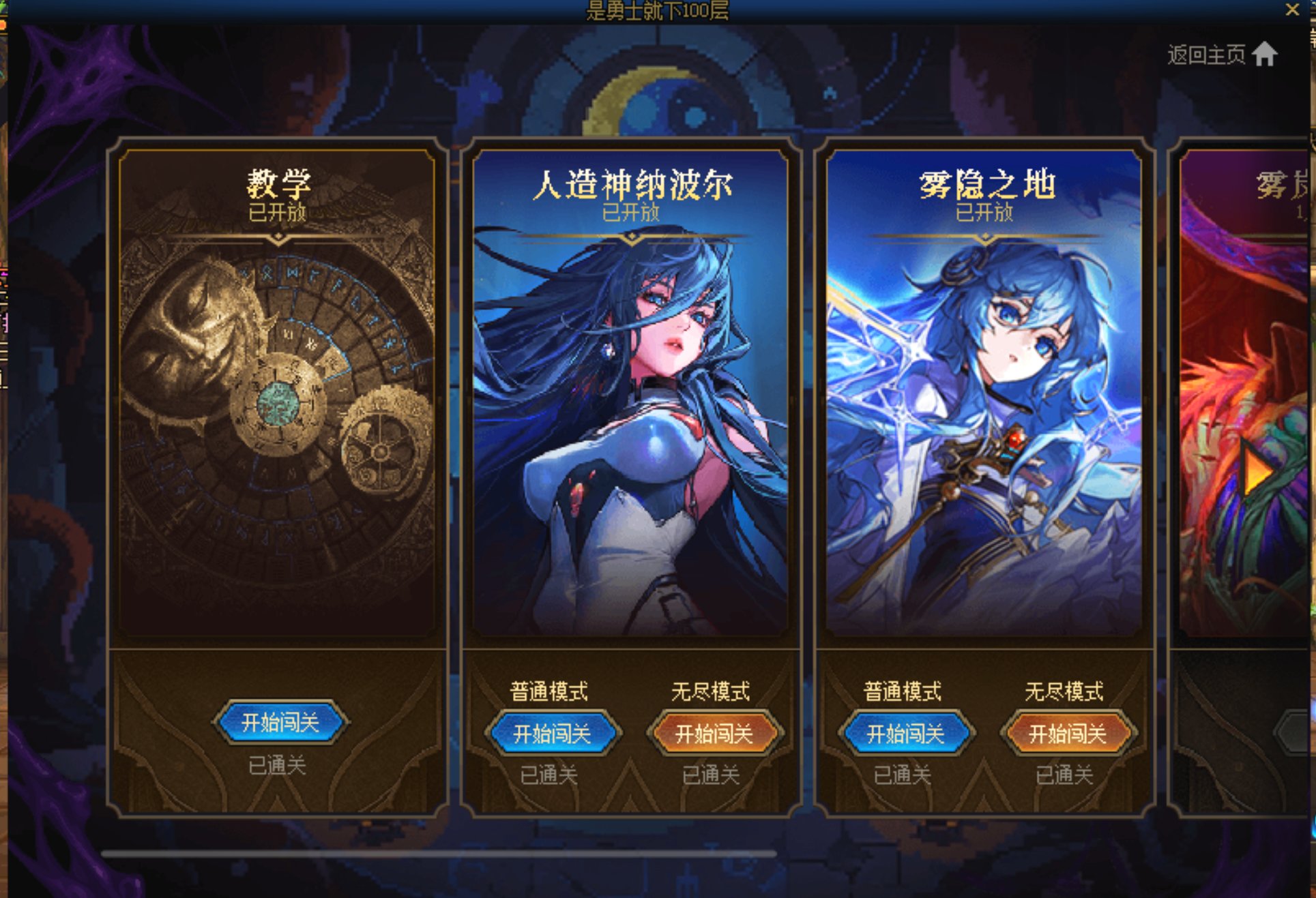Screen dimensions: 1316x898
Task: Click the 是勇士就下100层 title bar
Action: [x=656, y=10]
